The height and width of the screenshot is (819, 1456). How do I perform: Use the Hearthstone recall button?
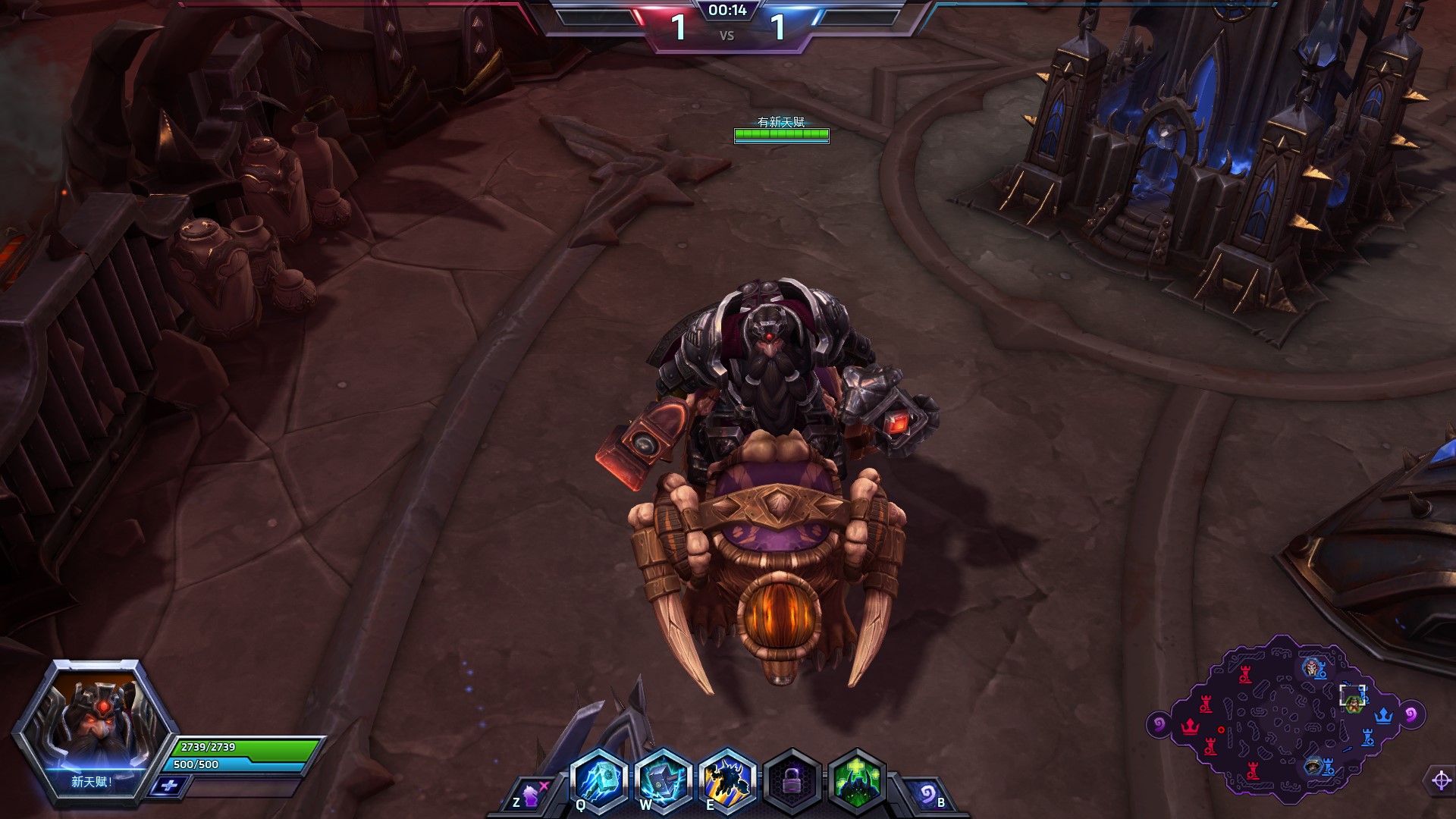927,794
